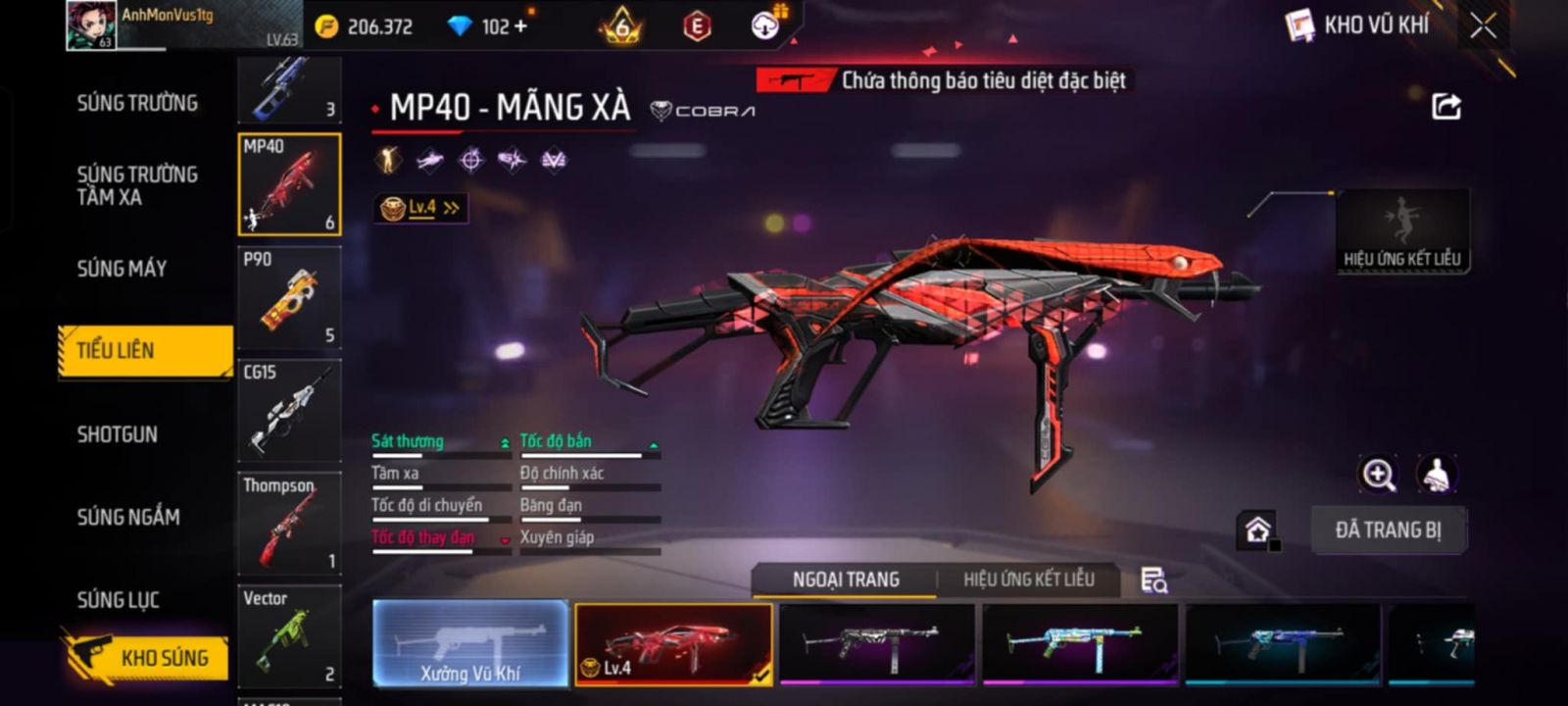Share the weapon skin
Image resolution: width=1568 pixels, height=706 pixels.
tap(1446, 106)
